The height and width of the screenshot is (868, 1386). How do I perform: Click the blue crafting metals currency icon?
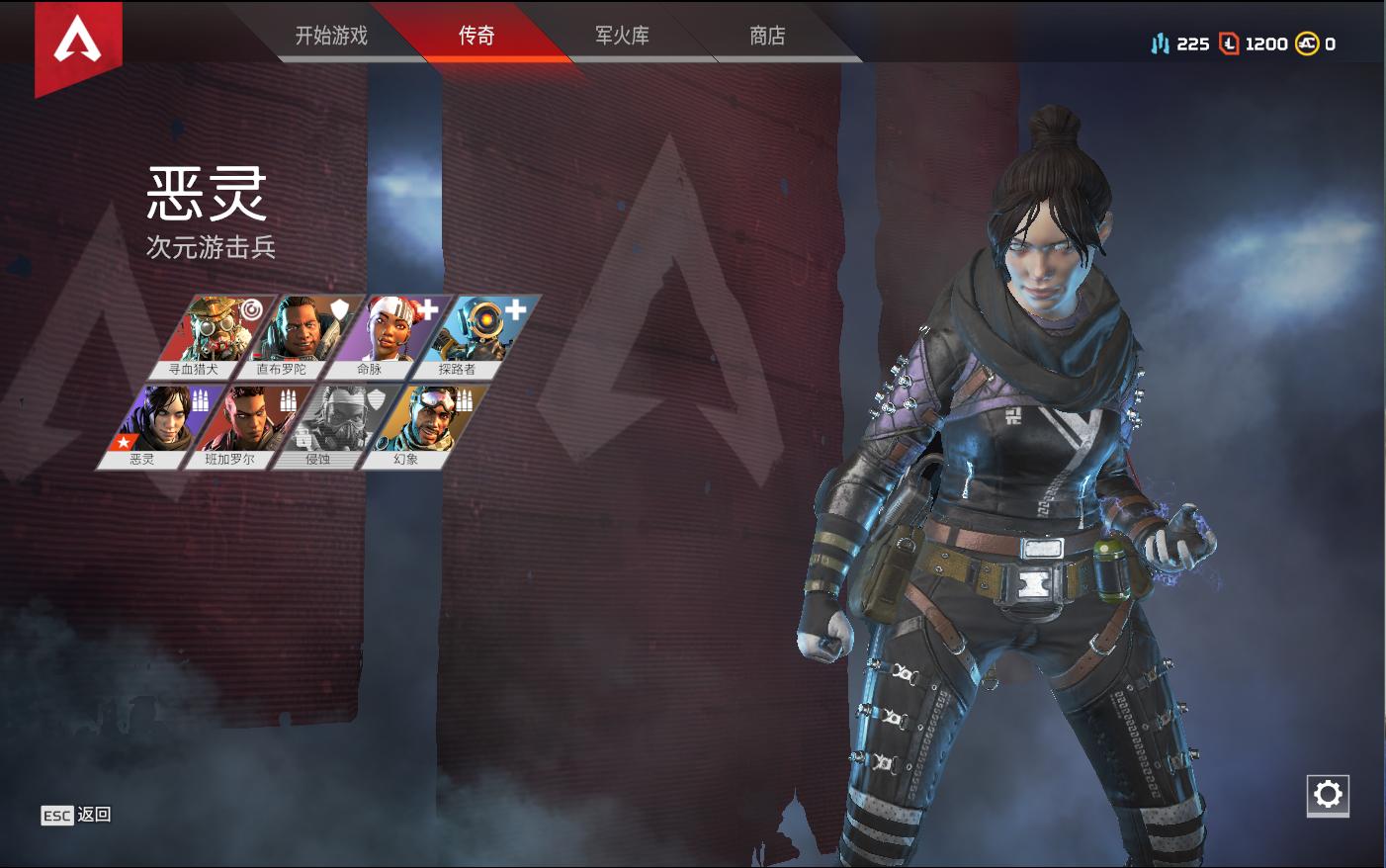1159,43
